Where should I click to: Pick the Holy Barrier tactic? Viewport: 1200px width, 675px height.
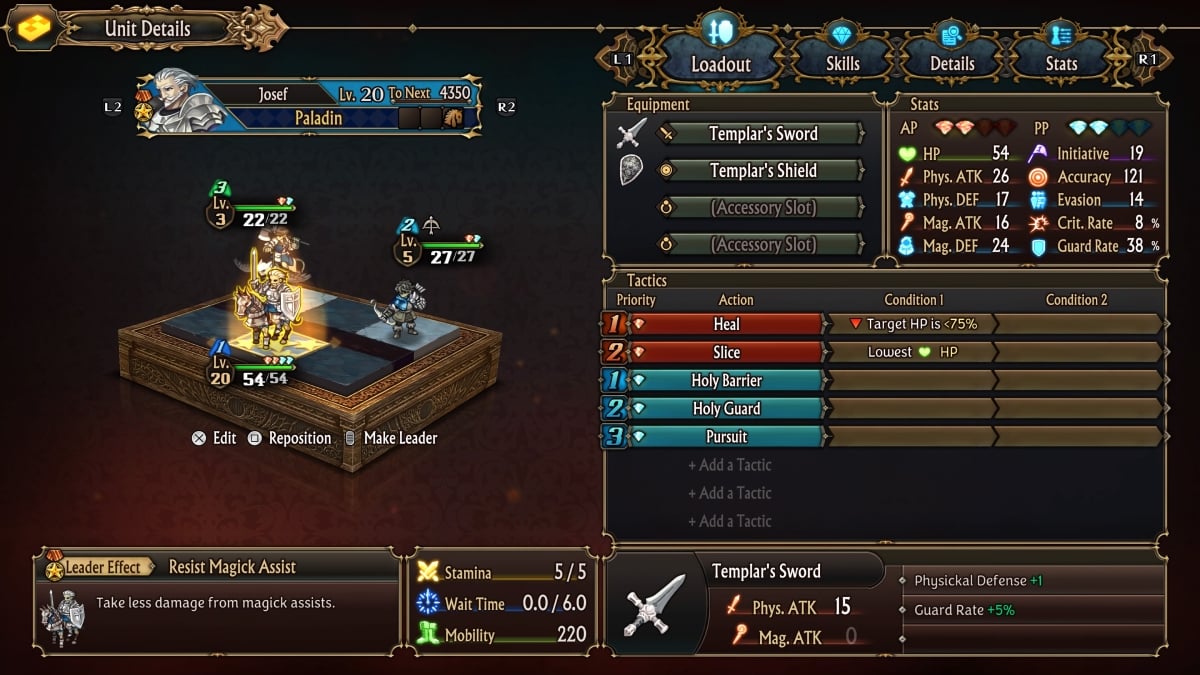tap(726, 381)
